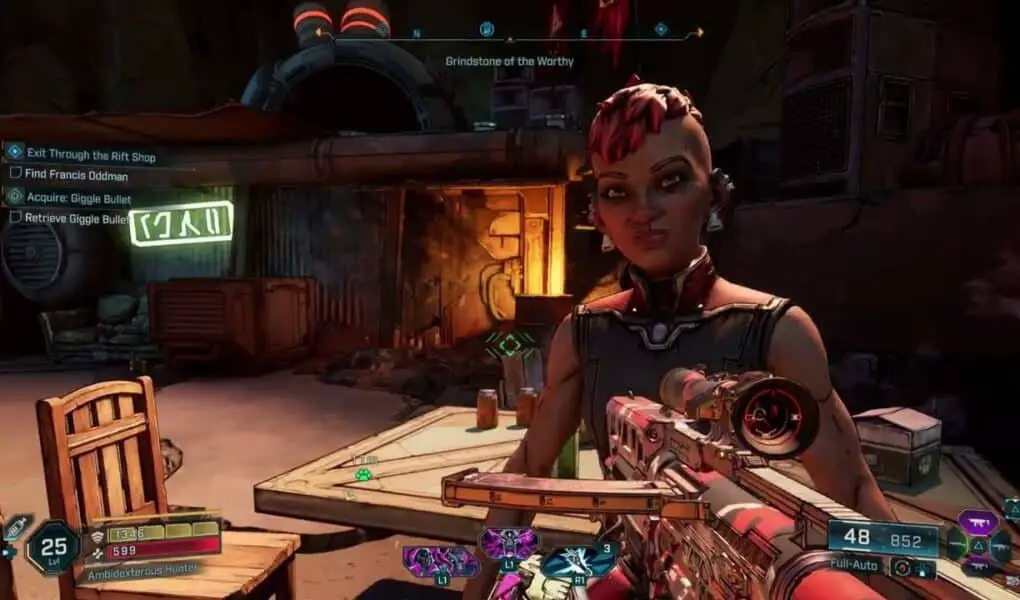Click the red circular icon below the ammo counter
This screenshot has width=1020, height=600.
tap(900, 567)
